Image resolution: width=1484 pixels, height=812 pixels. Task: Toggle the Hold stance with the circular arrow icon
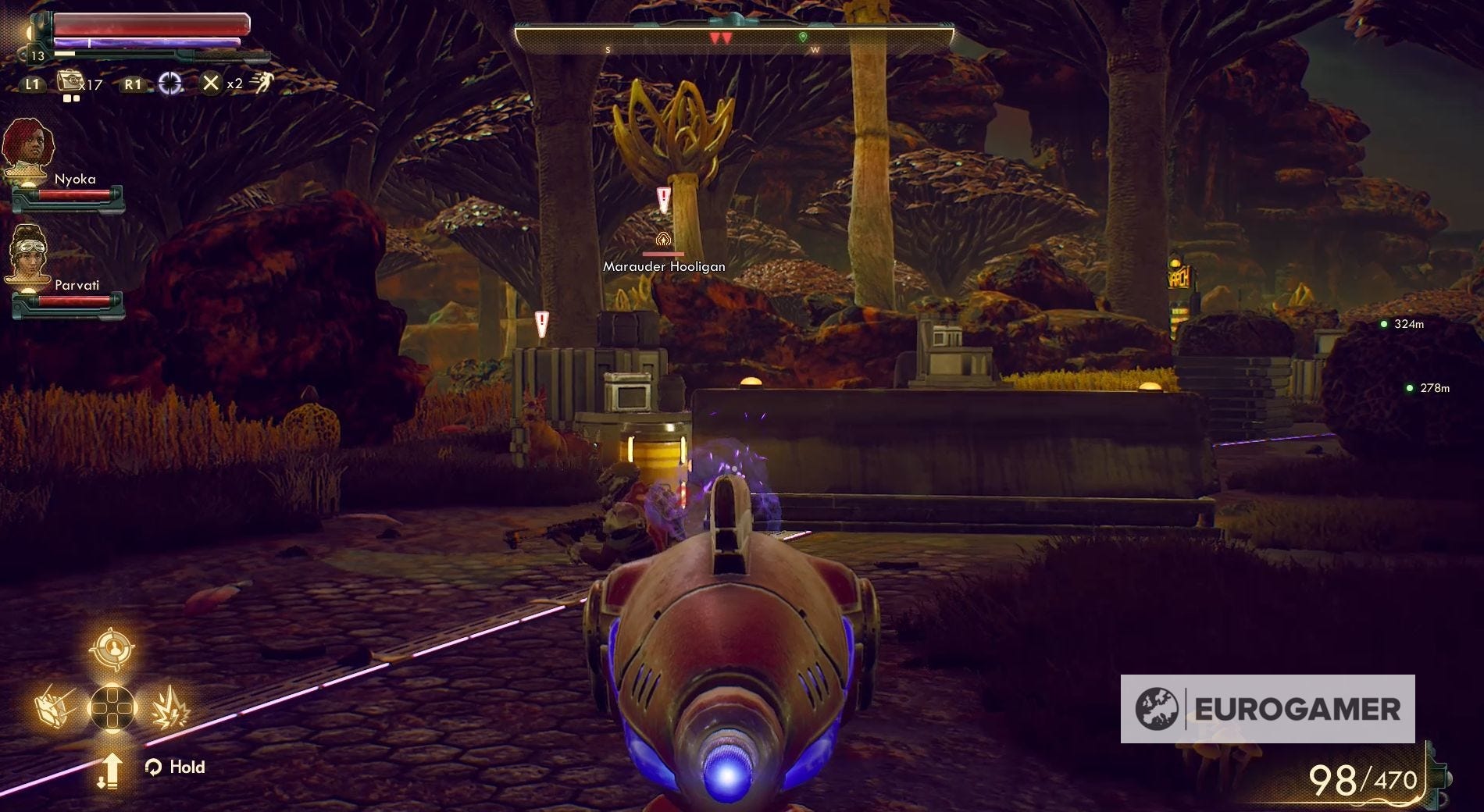coord(153,767)
